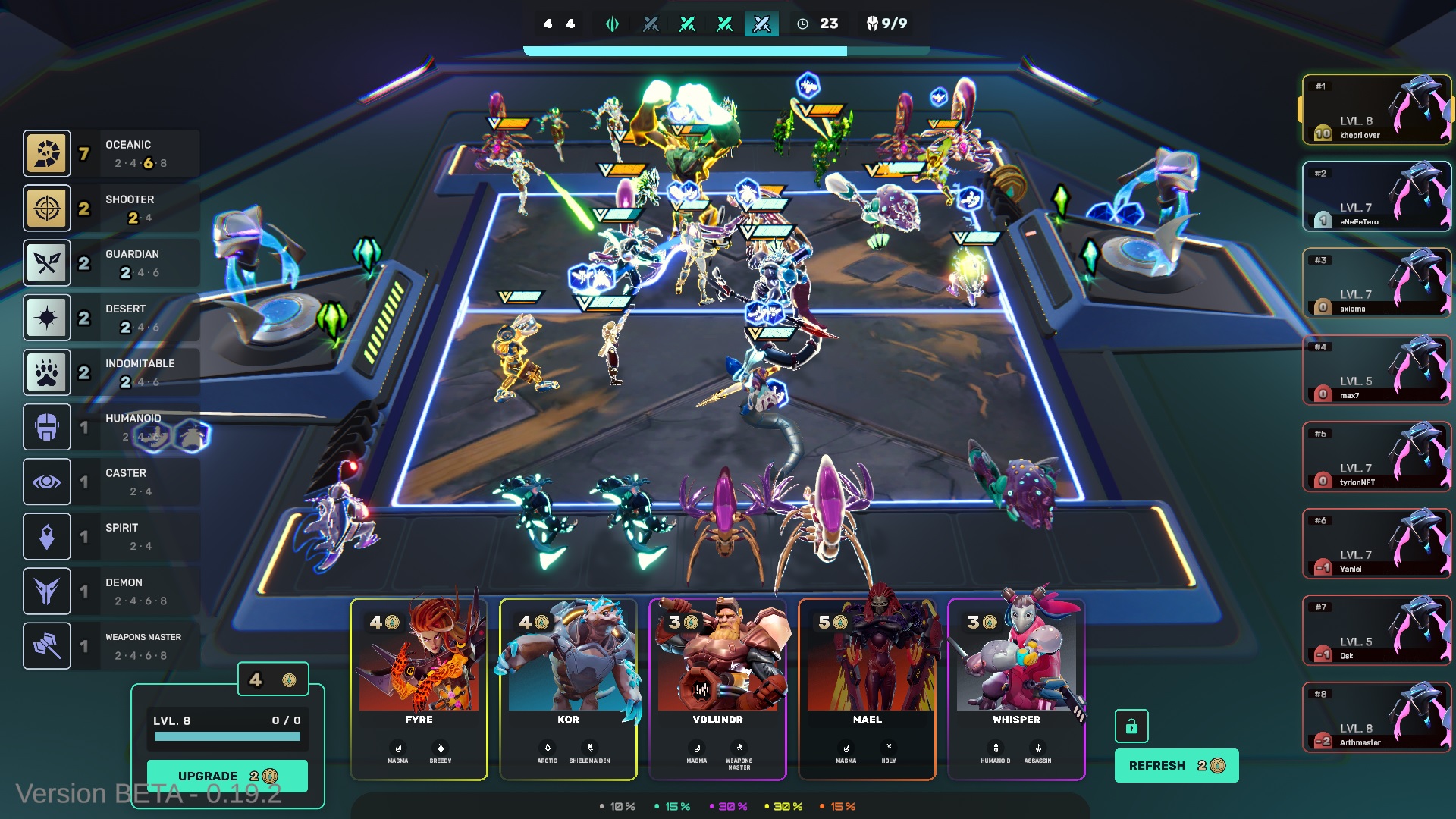
Task: View the Desert synergy entry
Action: 111,318
